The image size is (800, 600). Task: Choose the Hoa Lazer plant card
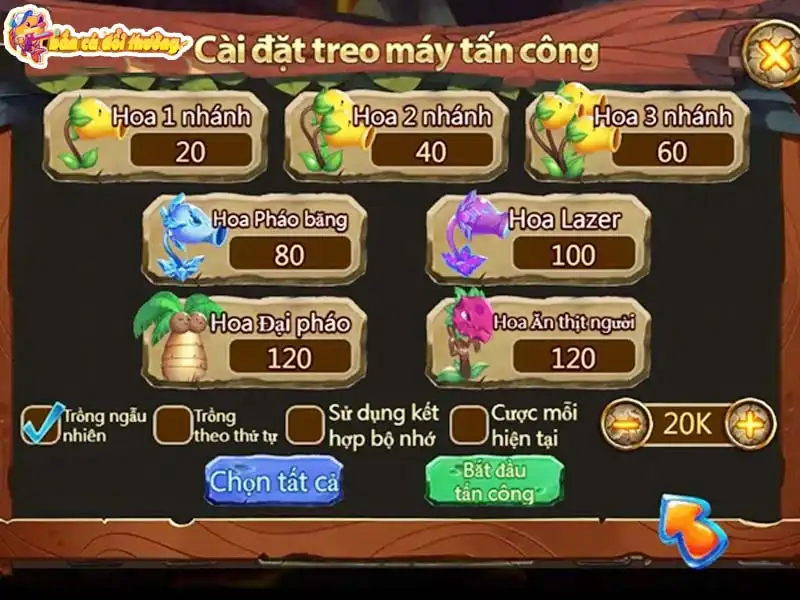pos(538,238)
